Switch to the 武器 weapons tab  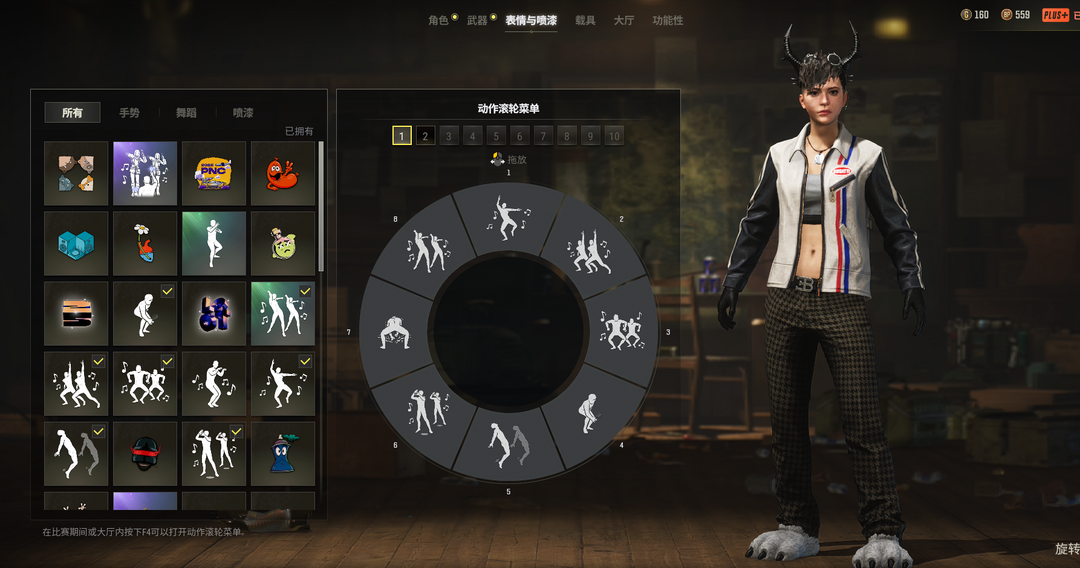477,20
